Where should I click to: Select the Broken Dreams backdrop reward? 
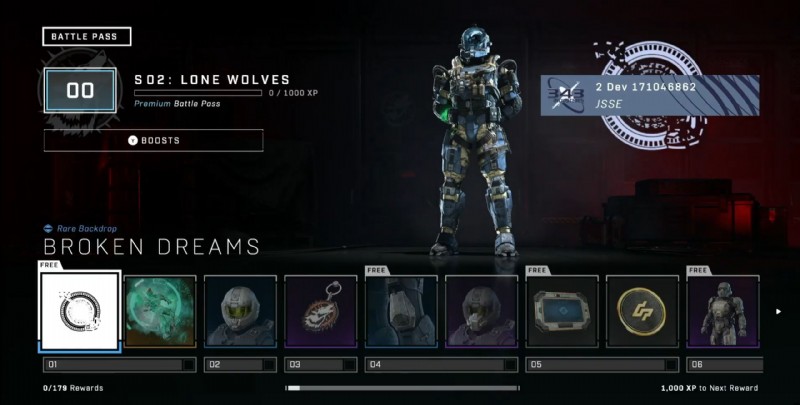click(80, 311)
